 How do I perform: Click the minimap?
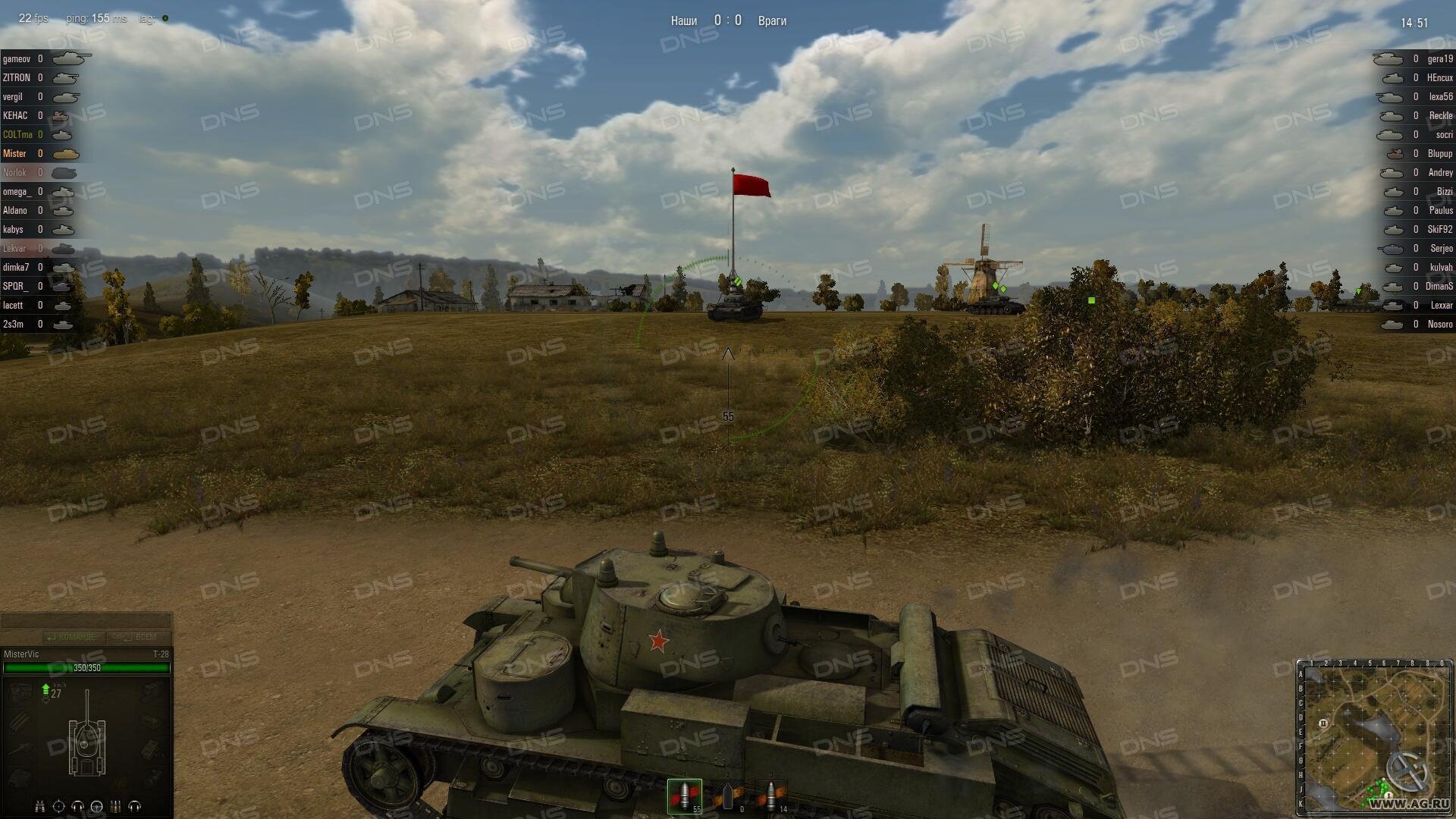point(1374,737)
